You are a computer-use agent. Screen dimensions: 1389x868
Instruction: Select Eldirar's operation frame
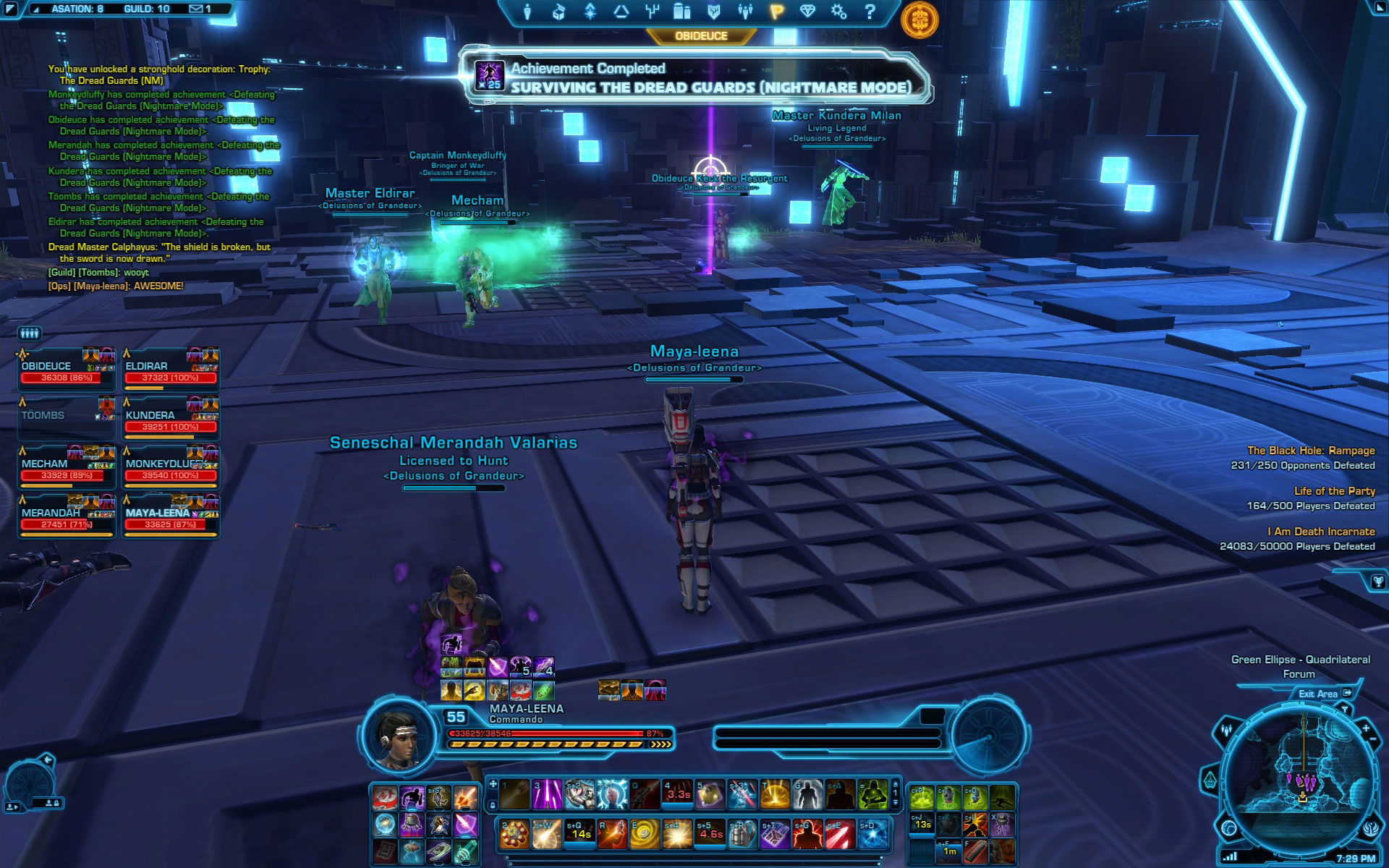click(171, 370)
